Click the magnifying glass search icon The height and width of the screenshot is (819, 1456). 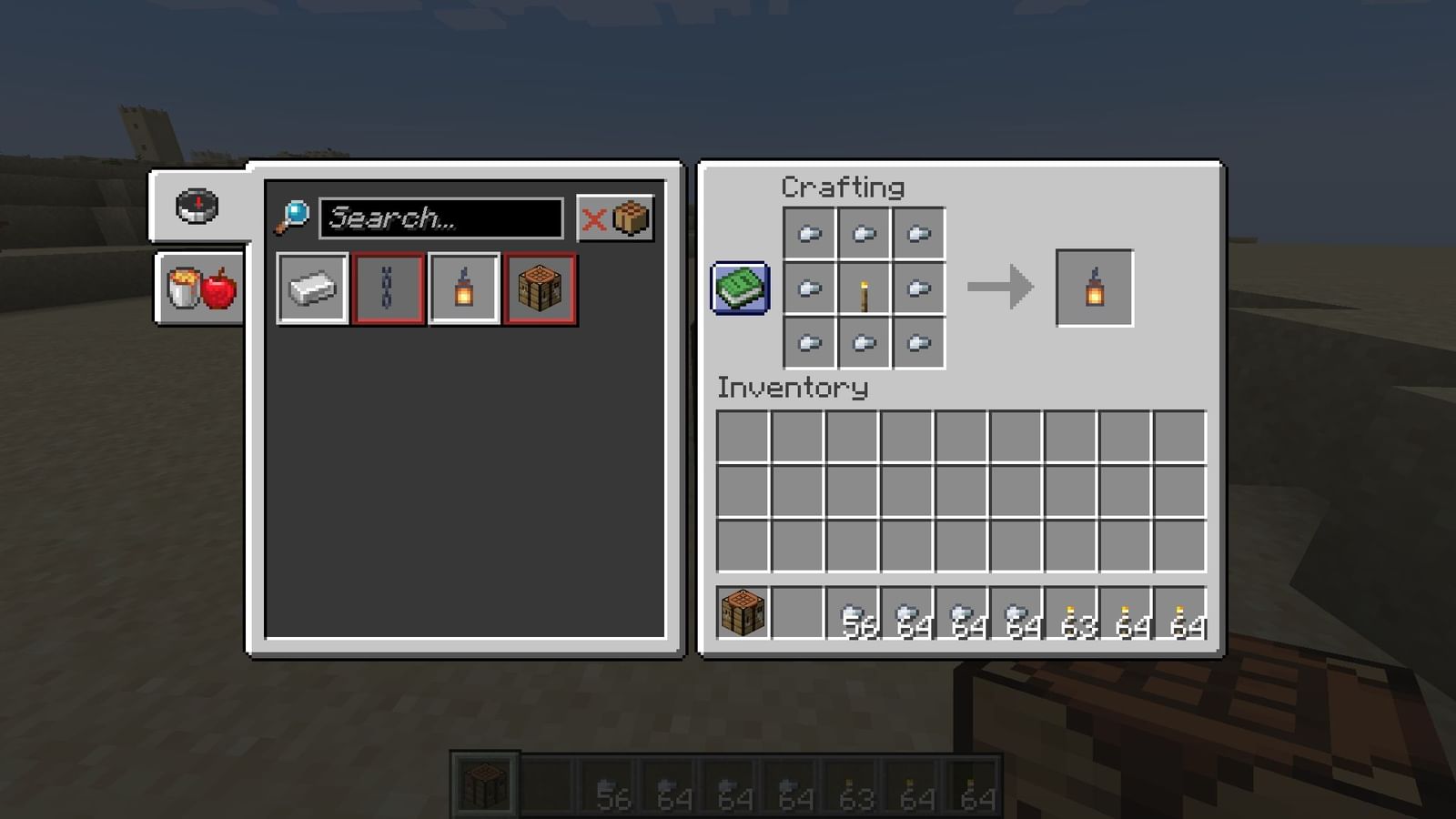click(x=295, y=217)
